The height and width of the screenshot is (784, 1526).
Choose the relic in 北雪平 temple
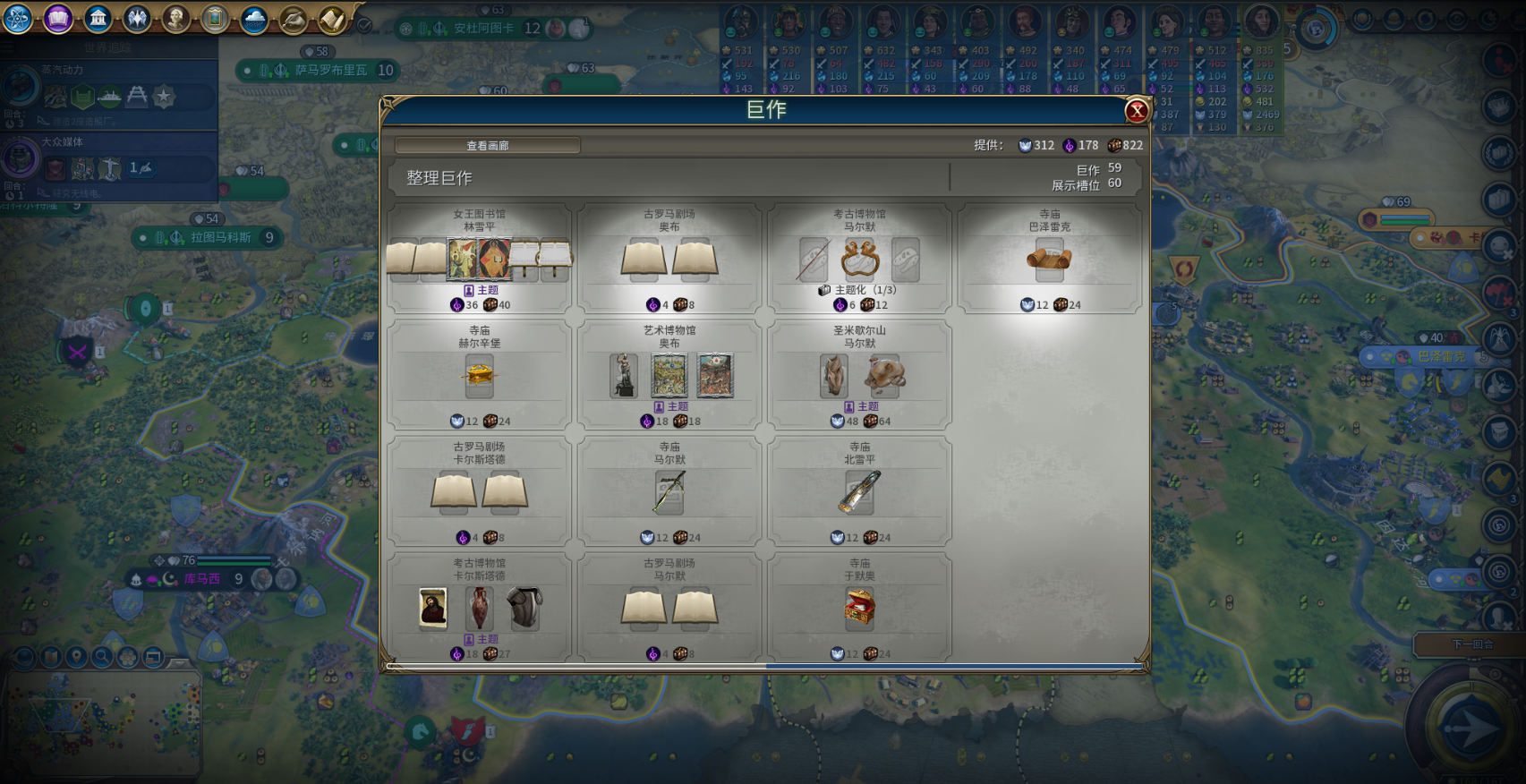coord(859,492)
